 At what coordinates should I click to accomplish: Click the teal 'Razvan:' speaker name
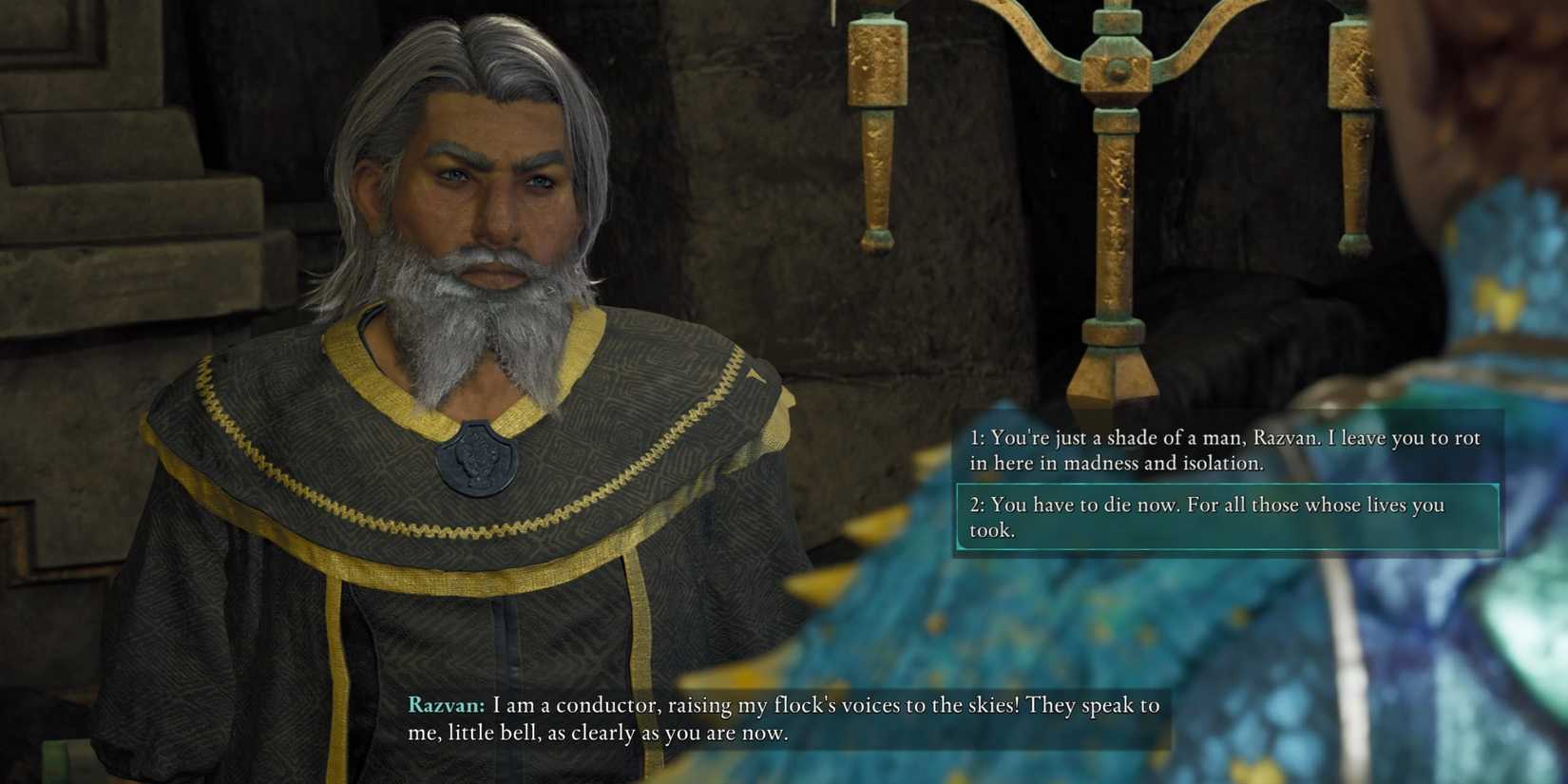(443, 707)
